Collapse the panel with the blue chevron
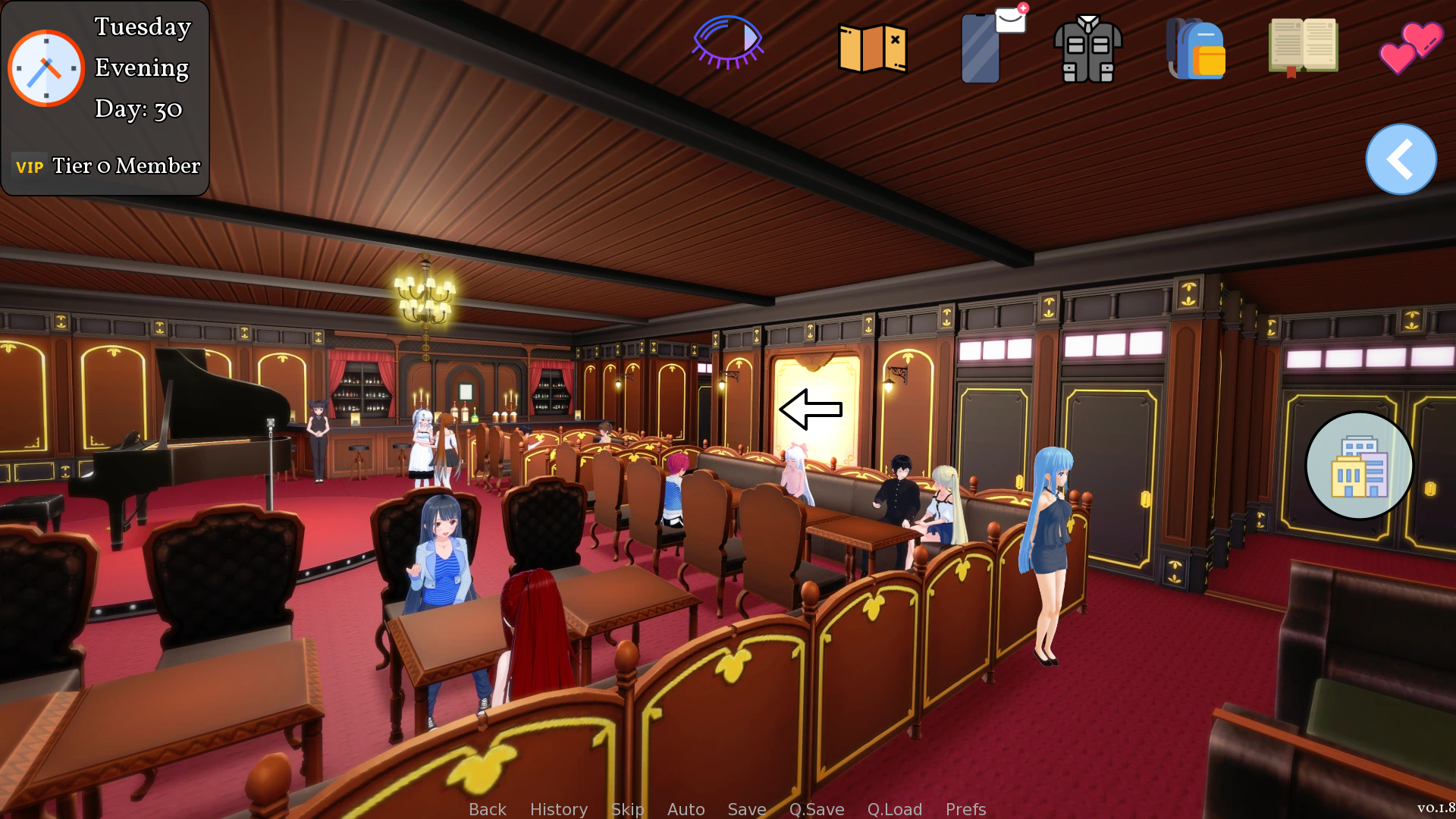The height and width of the screenshot is (819, 1456). pos(1401,159)
